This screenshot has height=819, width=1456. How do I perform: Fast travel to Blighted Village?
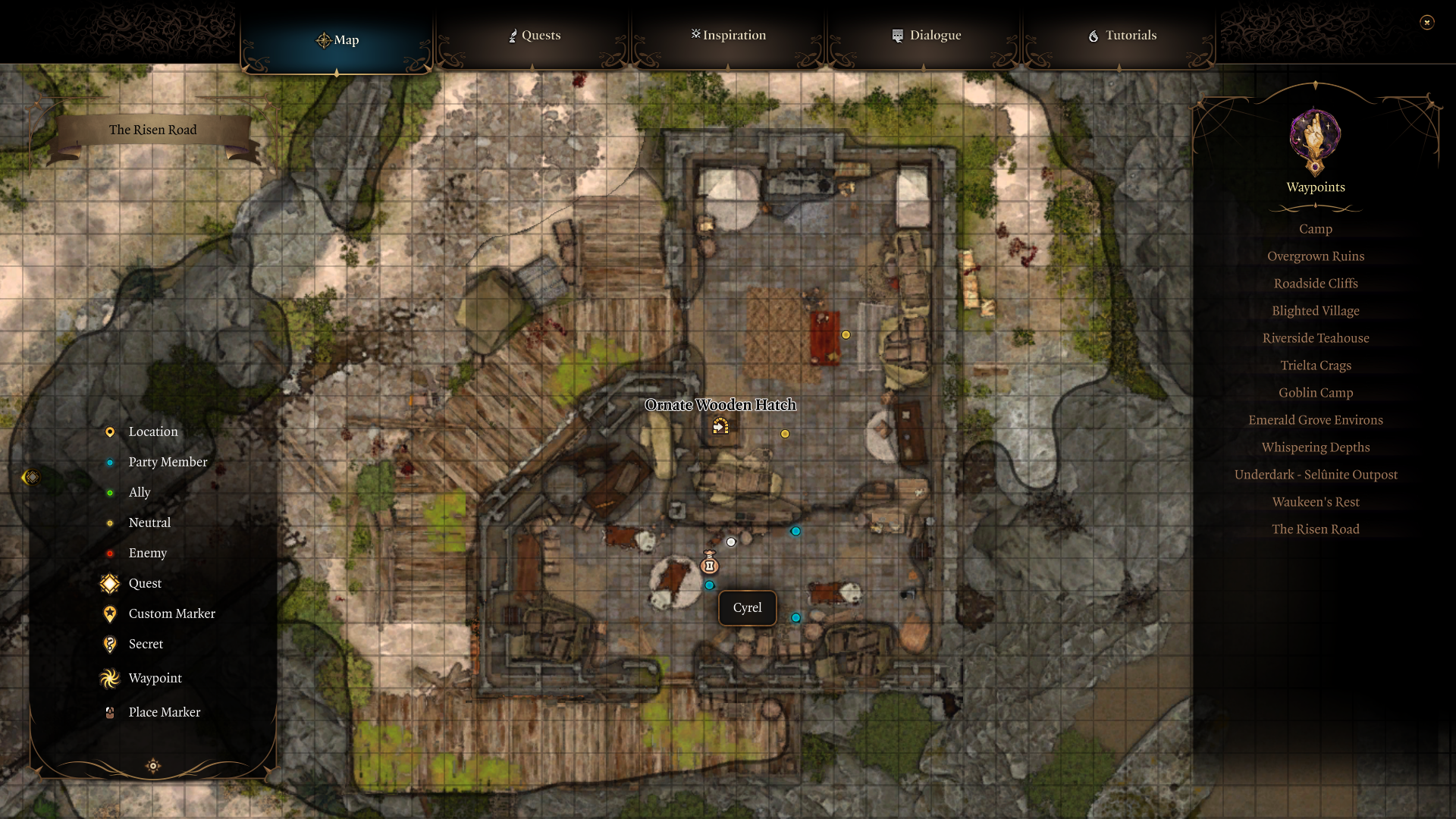tap(1315, 311)
